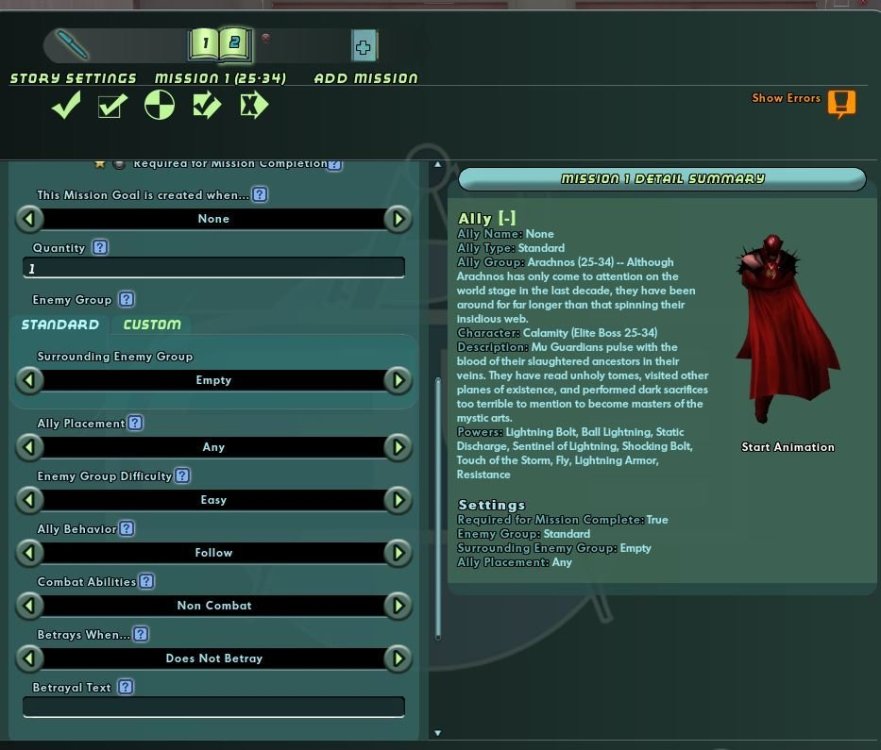Screen dimensions: 881x750
Task: Advance Ally Behavior to the next option
Action: click(x=398, y=553)
